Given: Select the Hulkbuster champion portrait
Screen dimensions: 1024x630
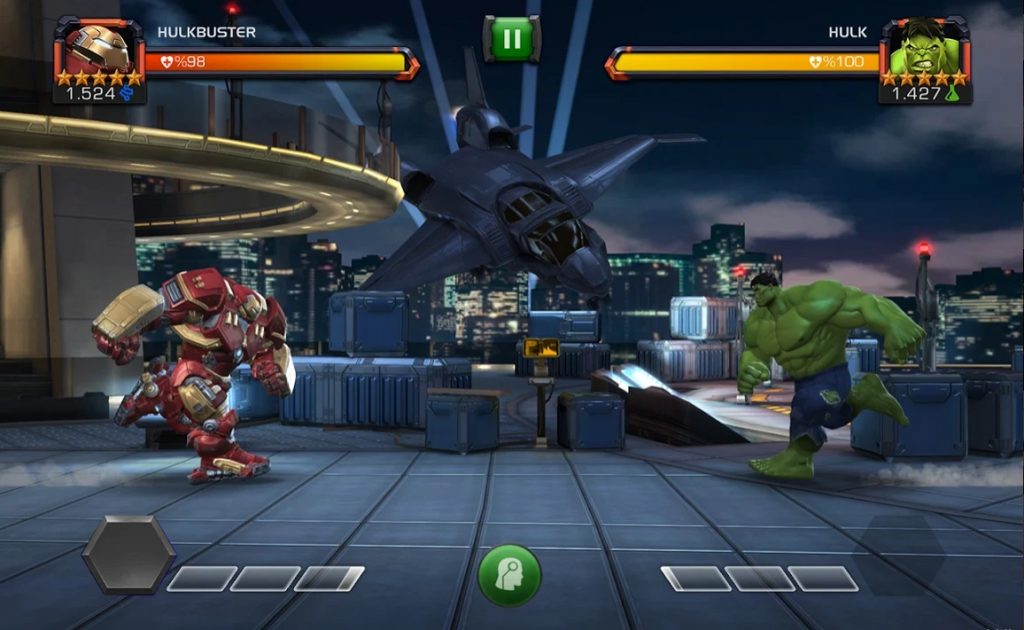Looking at the screenshot, I should coord(99,51).
